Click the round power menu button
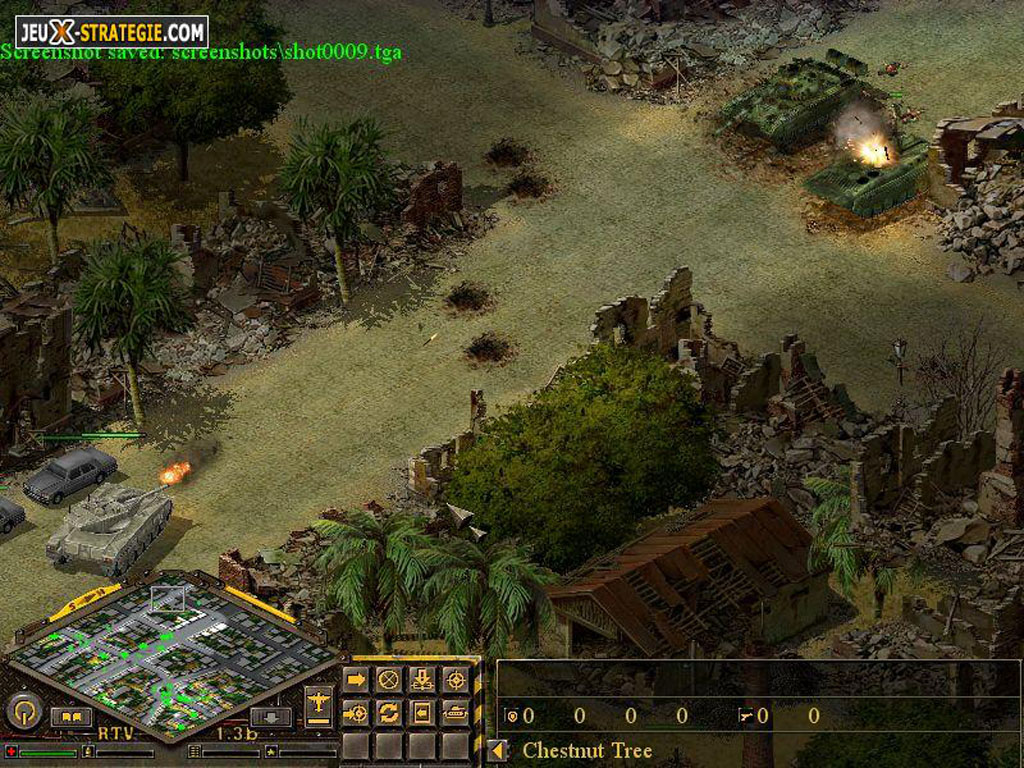Screen dimensions: 1024x768 click(23, 712)
